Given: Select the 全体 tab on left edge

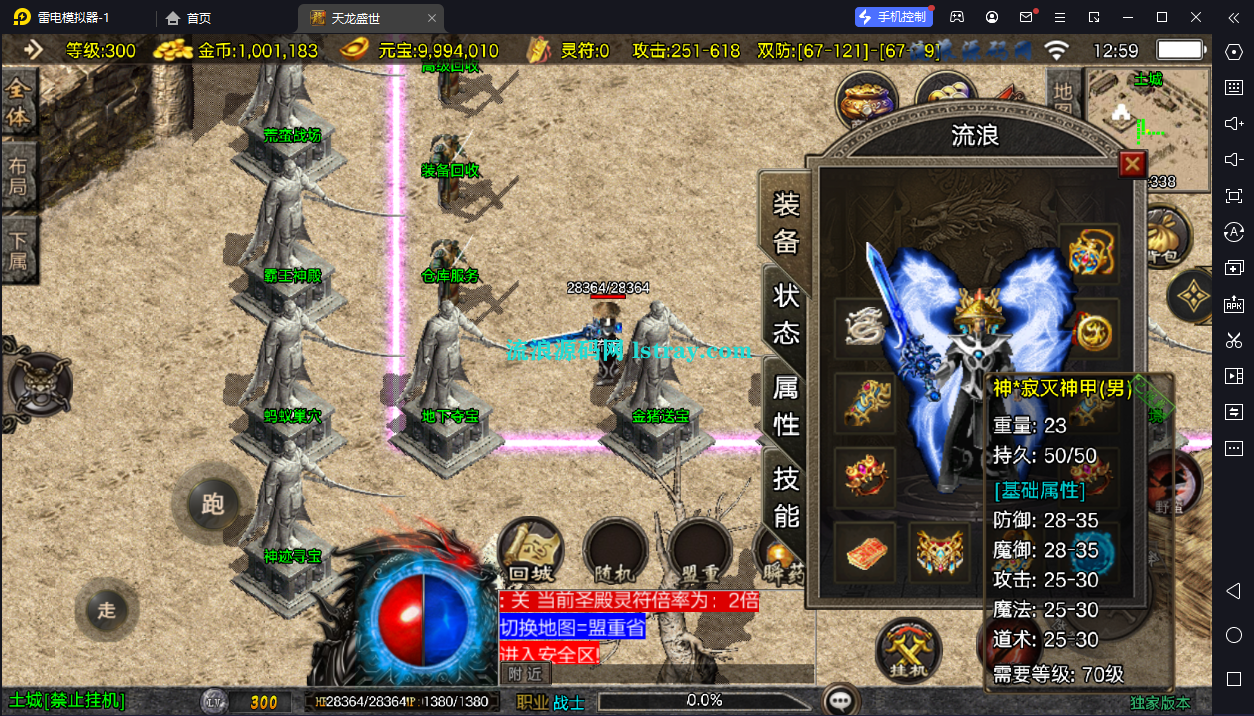Looking at the screenshot, I should [18, 105].
